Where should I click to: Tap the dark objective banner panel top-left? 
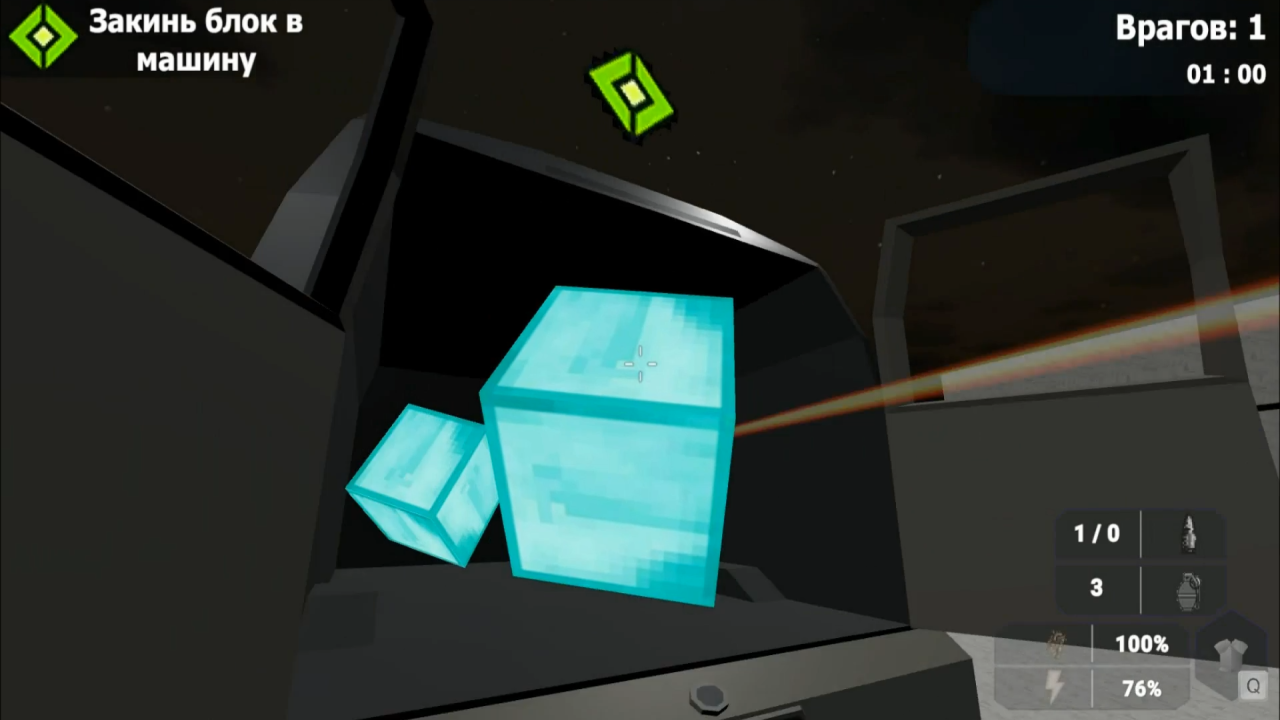tap(160, 40)
